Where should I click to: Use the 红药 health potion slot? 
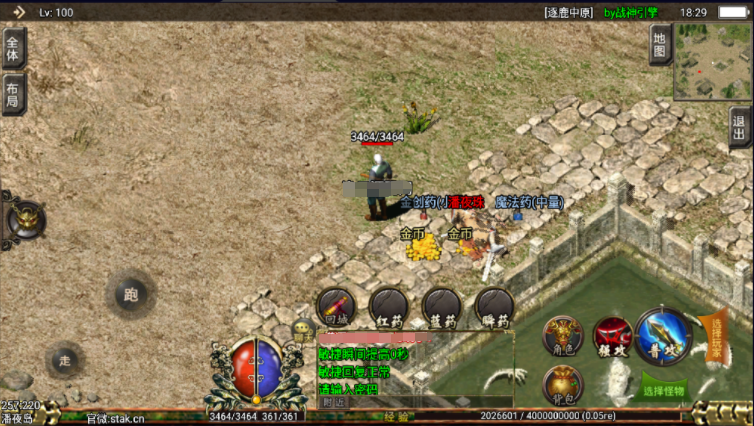(x=389, y=307)
